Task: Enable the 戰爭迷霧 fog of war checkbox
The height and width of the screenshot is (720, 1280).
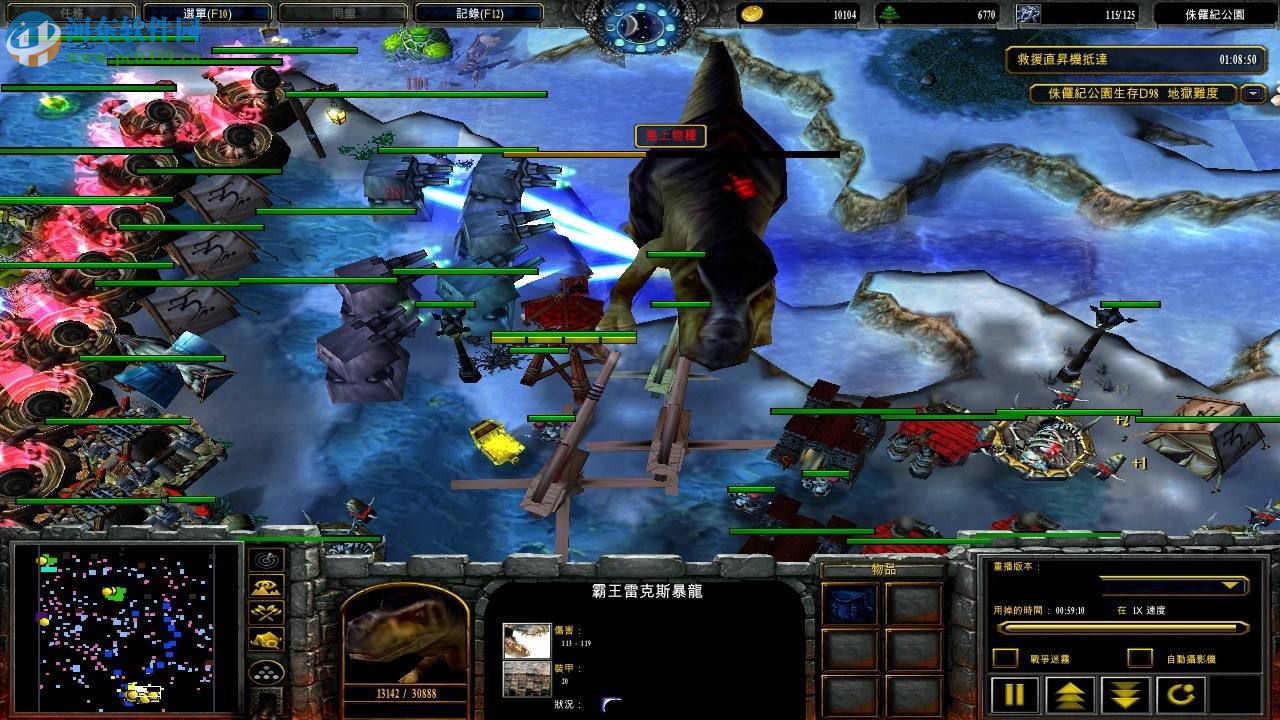Action: click(1006, 656)
